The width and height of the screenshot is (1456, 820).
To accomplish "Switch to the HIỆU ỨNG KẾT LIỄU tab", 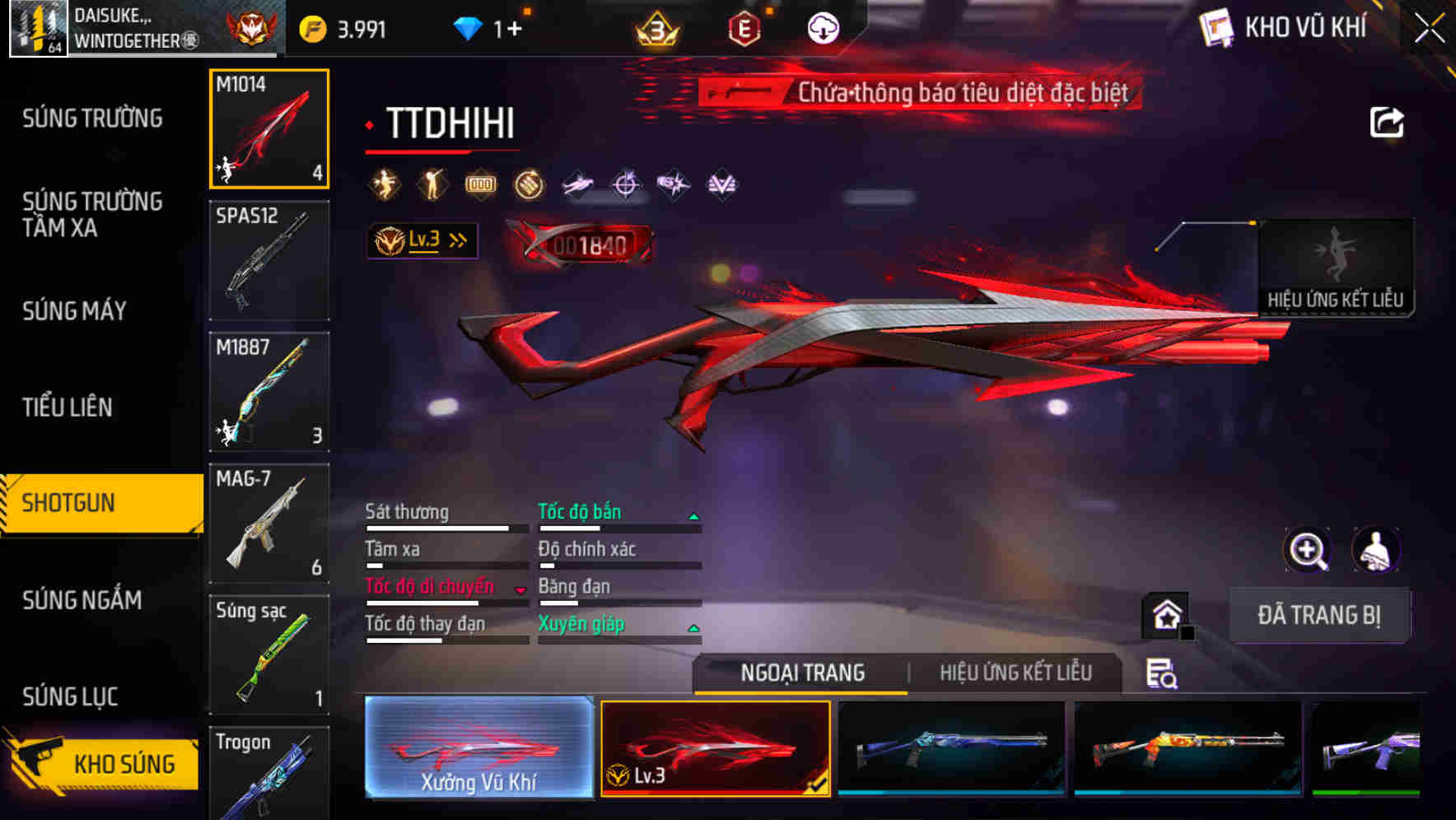I will (x=1015, y=673).
